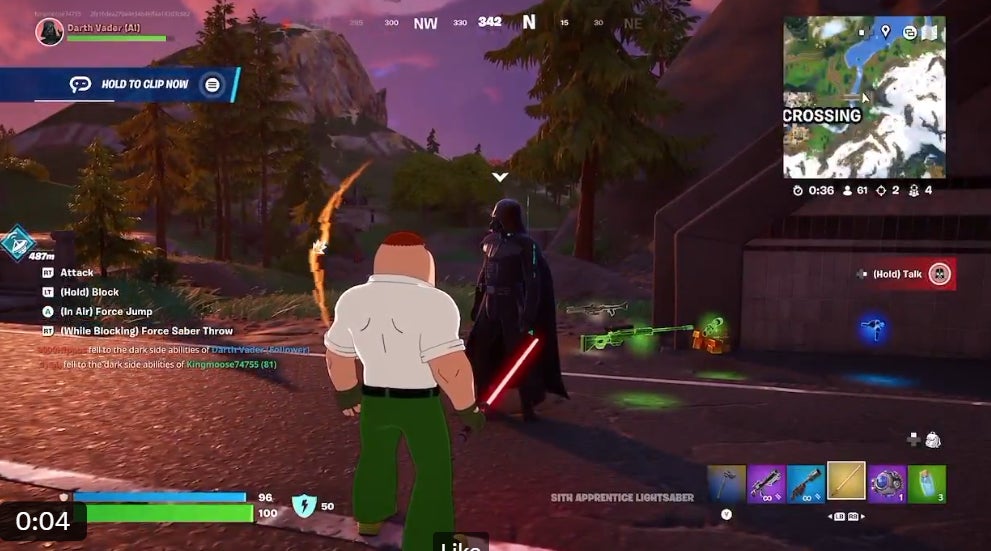Click the Talk prompt skull icon

point(939,274)
